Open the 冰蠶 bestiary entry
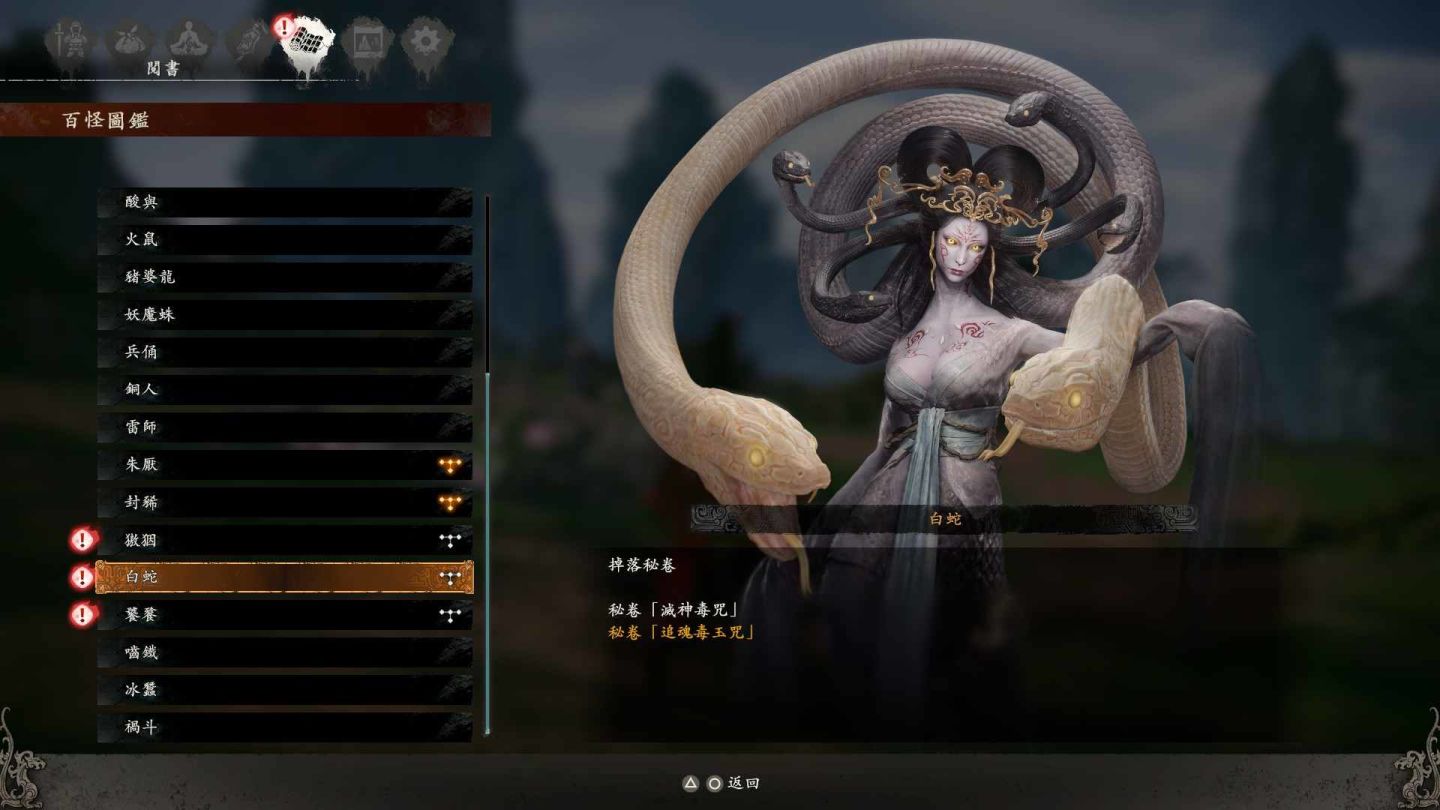The width and height of the screenshot is (1440, 810). coord(284,690)
